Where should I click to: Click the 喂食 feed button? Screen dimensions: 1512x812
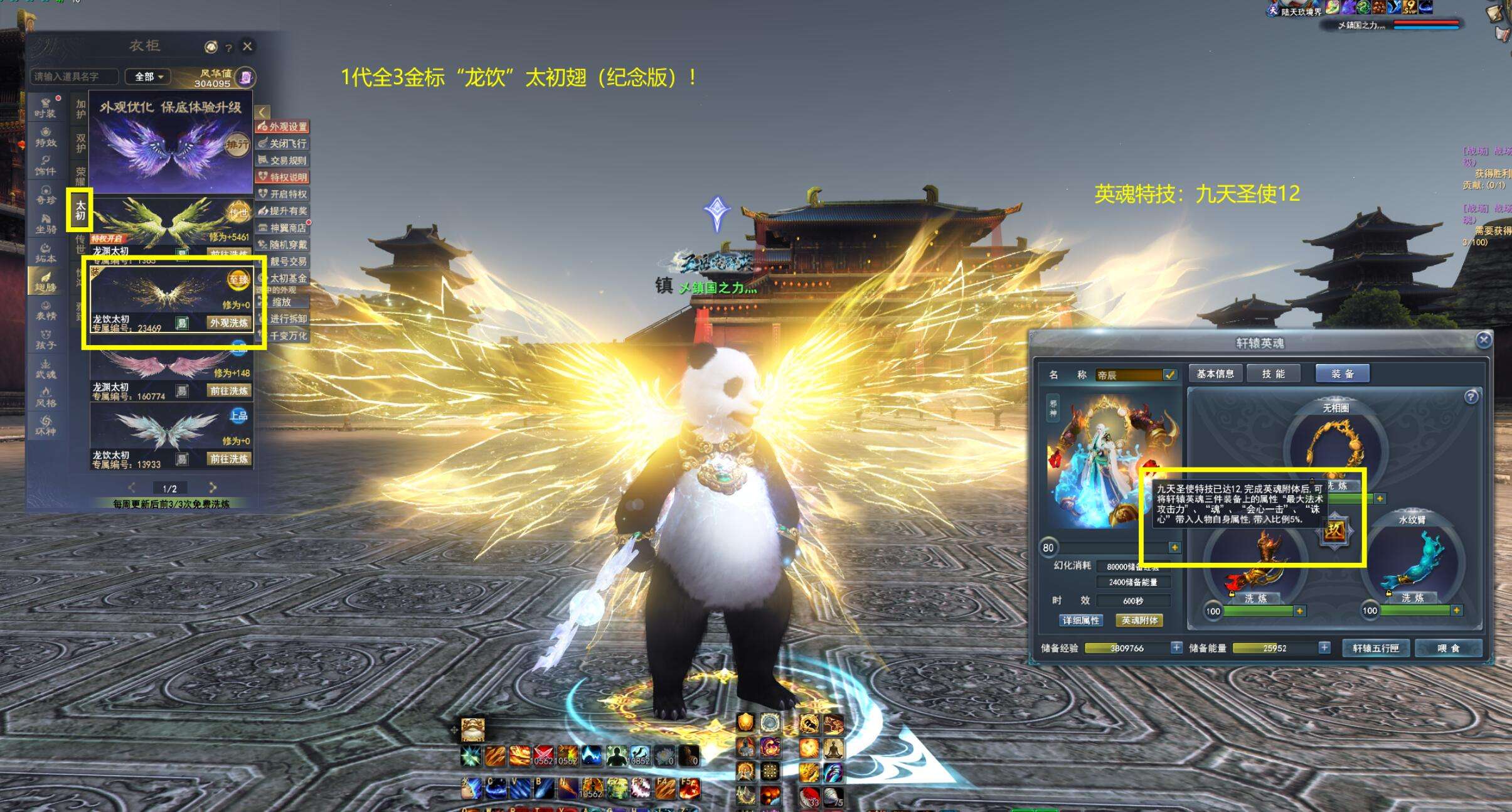tap(1448, 648)
